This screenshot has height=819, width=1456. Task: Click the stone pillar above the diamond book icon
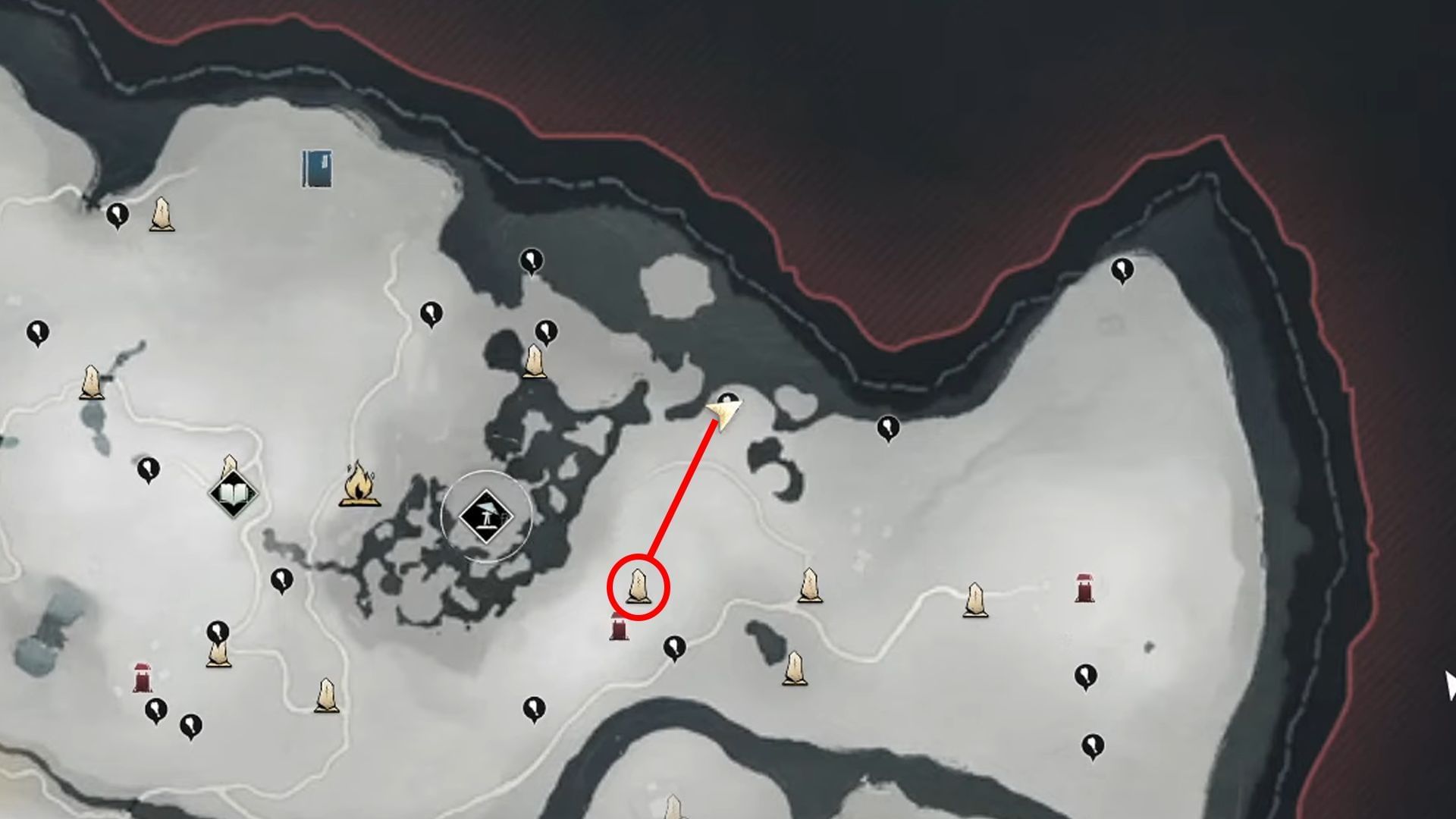230,464
